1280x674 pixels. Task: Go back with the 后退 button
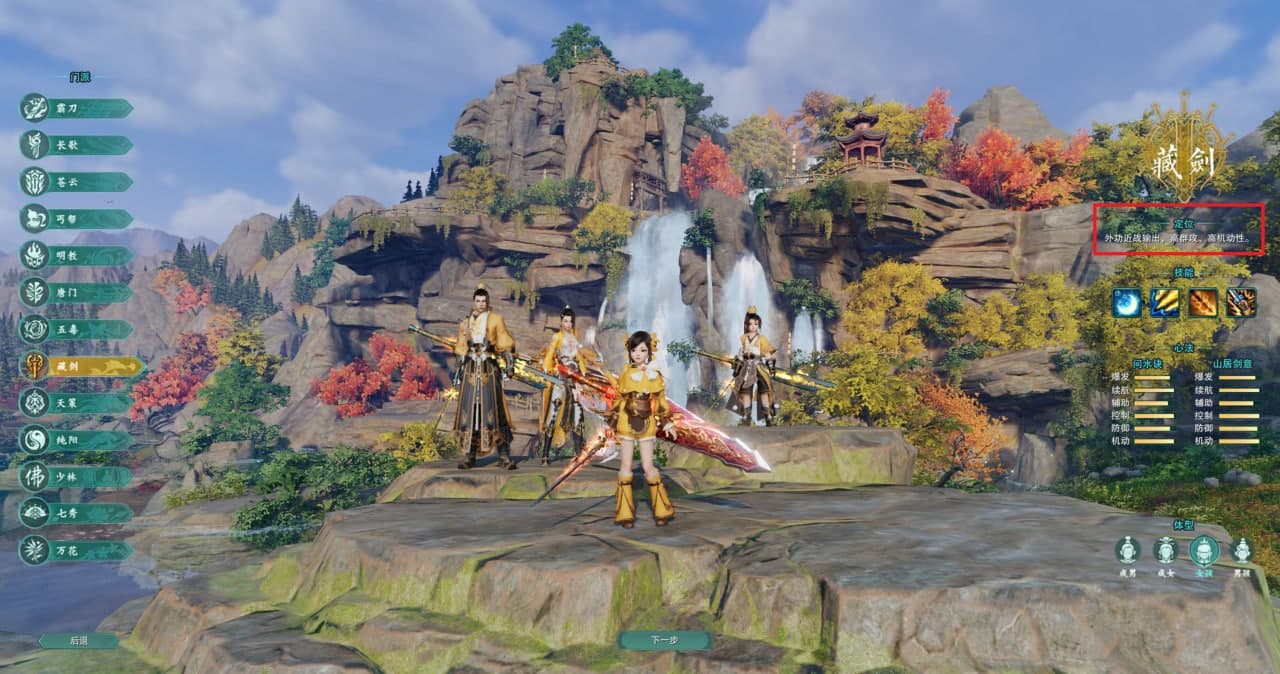tap(79, 640)
